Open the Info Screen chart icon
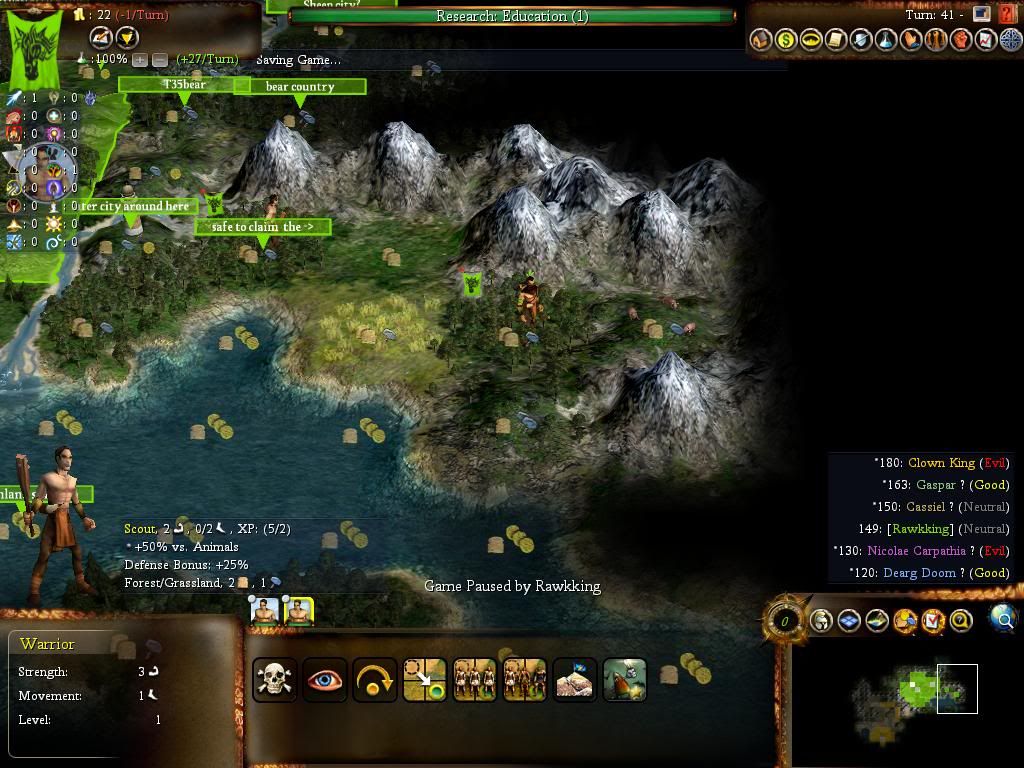The image size is (1024, 768). [x=986, y=40]
